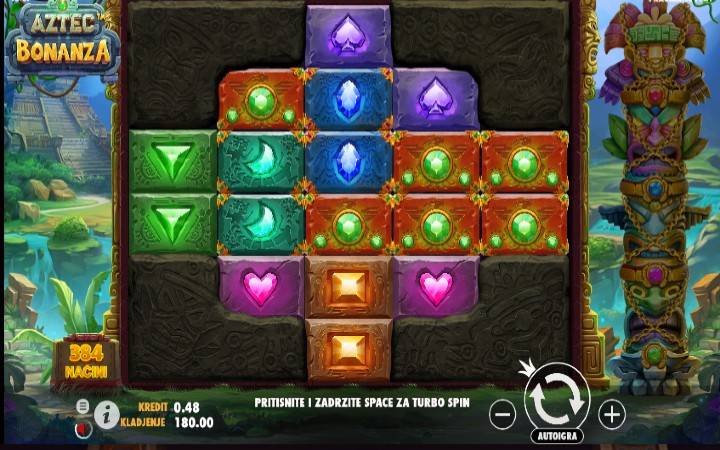Increase the bet with the plus button
Screen dimensions: 720x450
[x=611, y=413]
